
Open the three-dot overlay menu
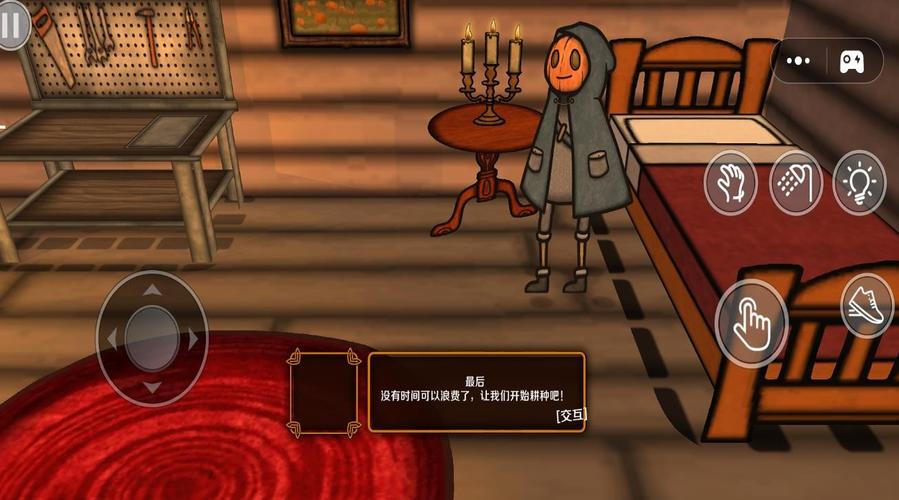pos(799,61)
